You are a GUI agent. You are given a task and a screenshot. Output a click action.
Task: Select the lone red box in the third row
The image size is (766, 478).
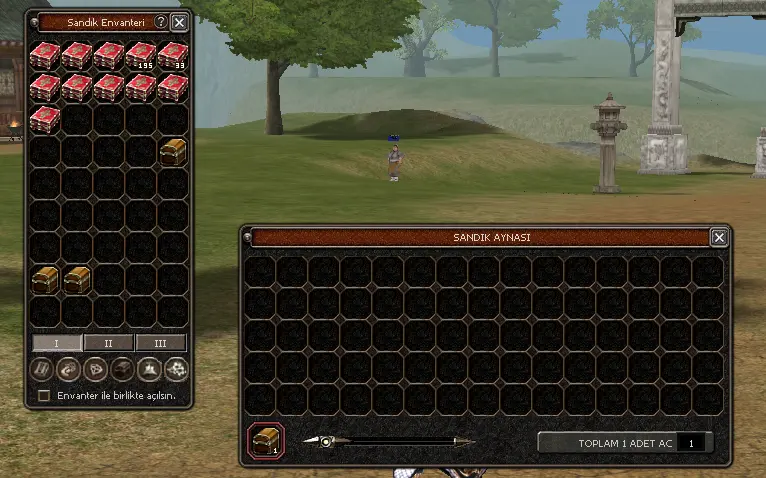(x=44, y=119)
